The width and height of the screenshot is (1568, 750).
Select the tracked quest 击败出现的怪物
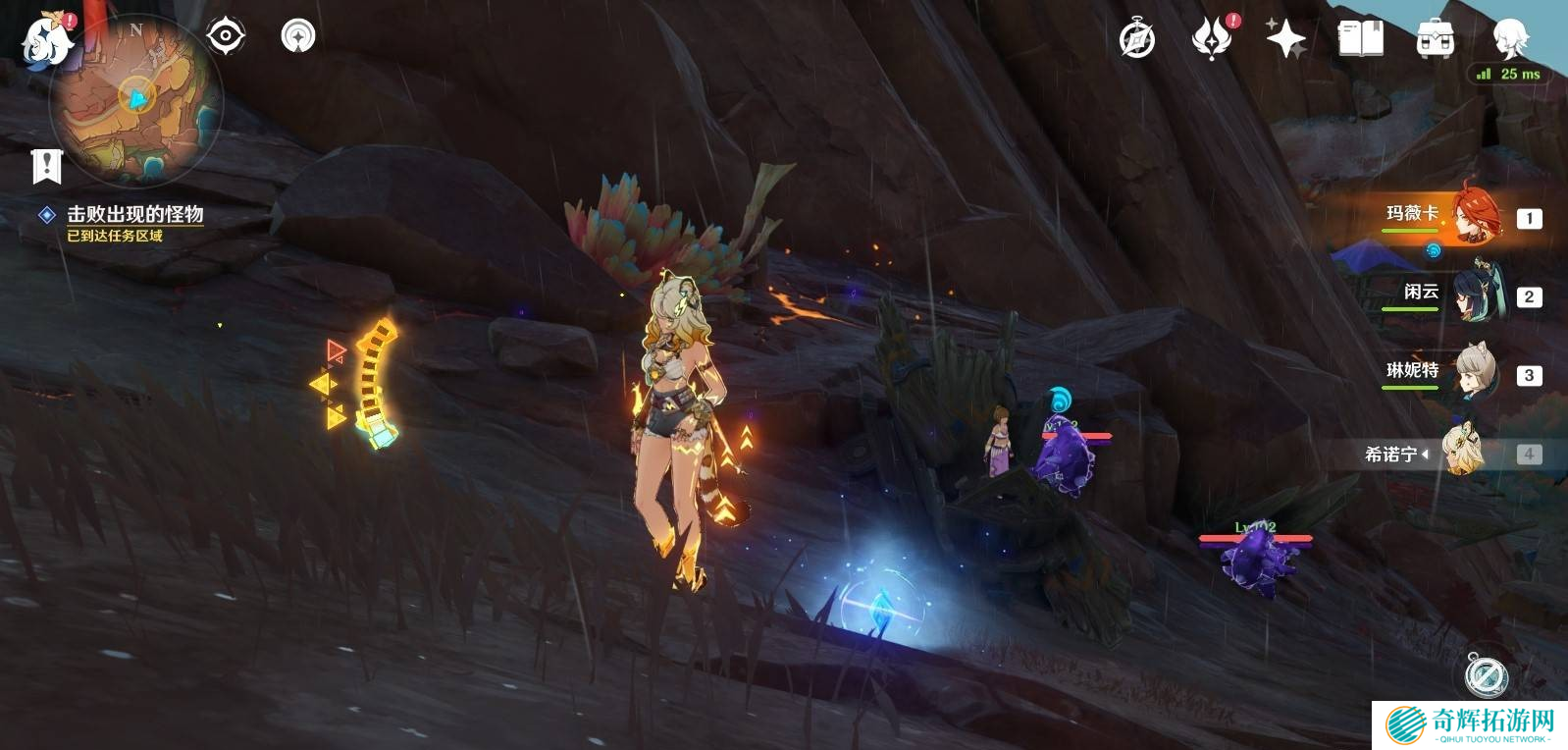coord(134,214)
